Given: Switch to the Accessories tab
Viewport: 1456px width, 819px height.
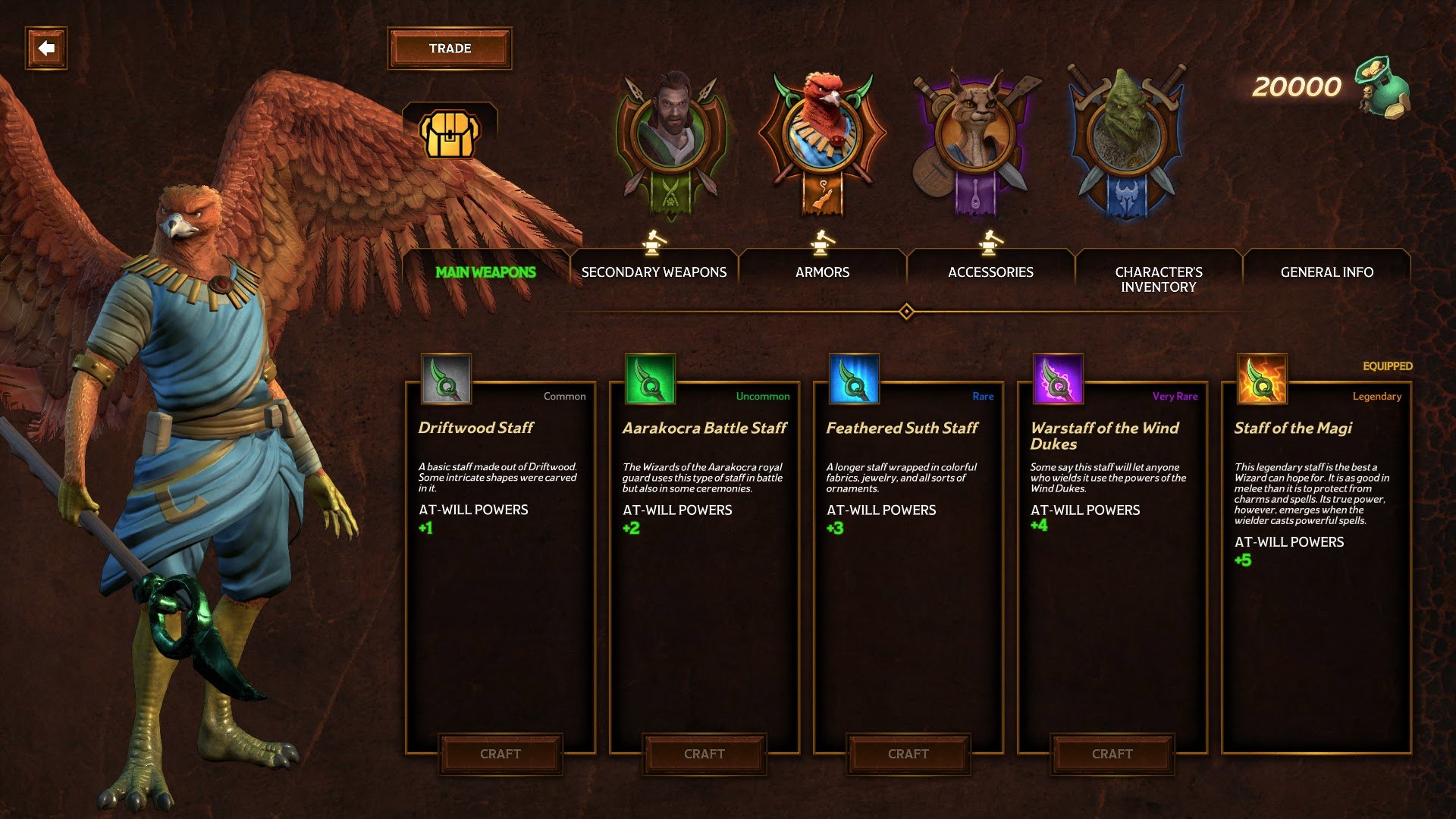Looking at the screenshot, I should 990,272.
